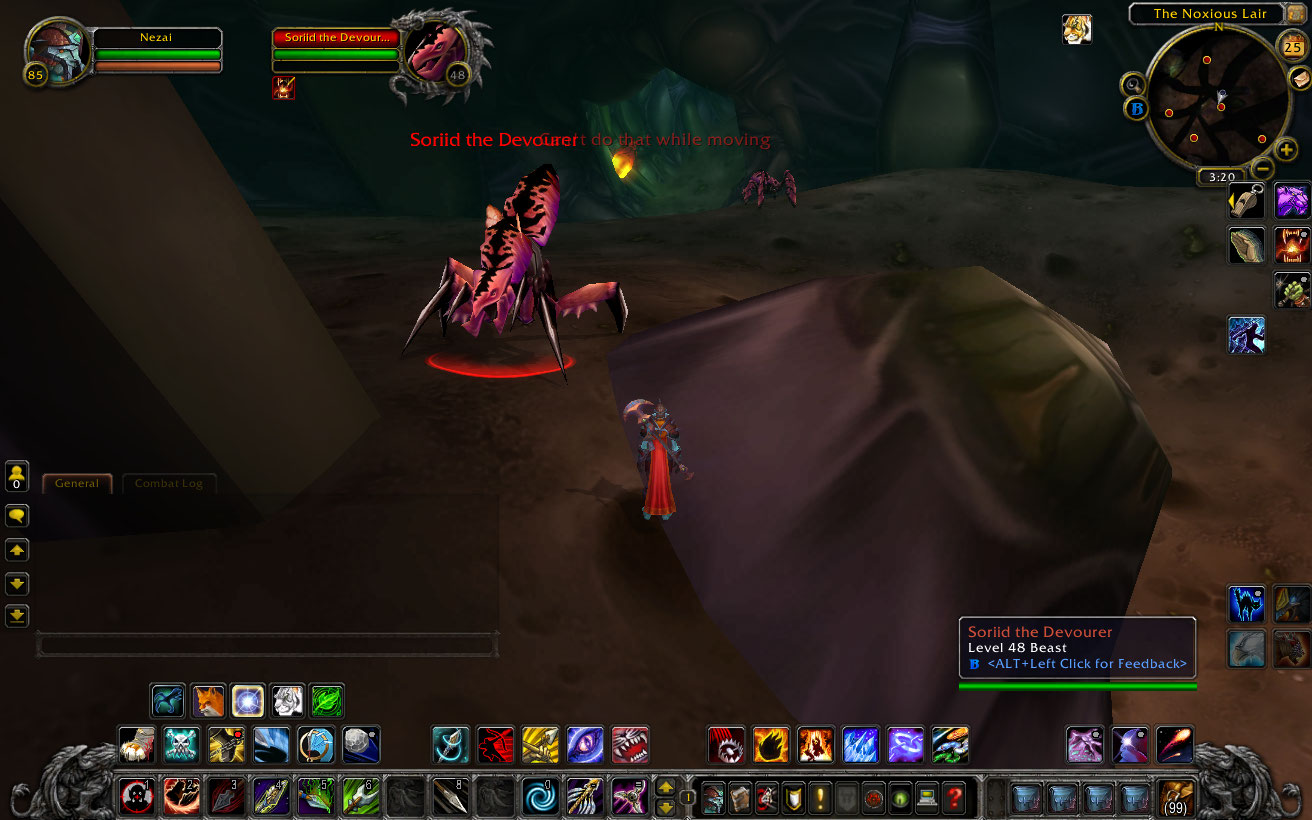Open the Character Info micro menu button

(712, 798)
